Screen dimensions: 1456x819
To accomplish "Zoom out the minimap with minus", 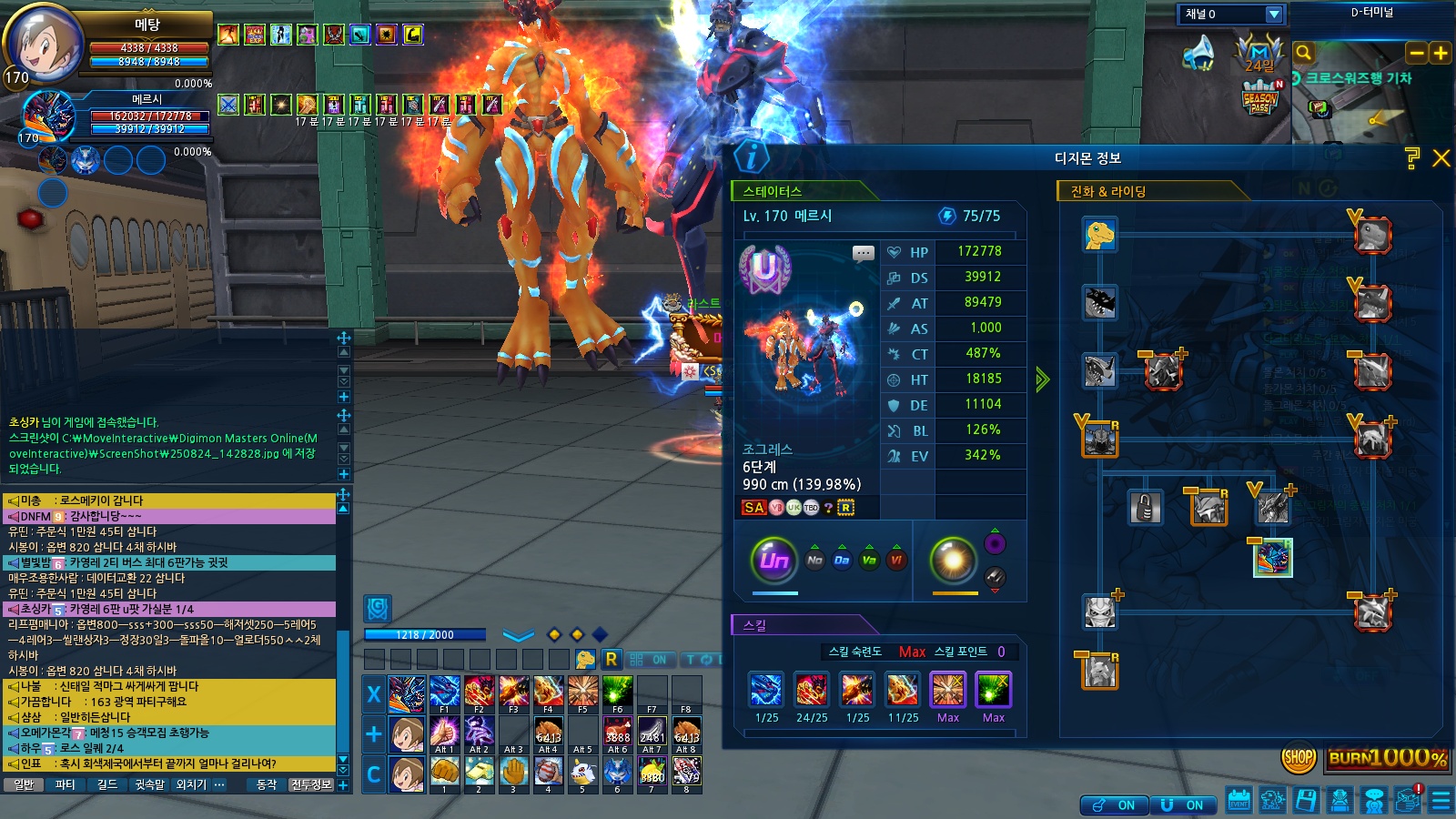I will point(1417,53).
